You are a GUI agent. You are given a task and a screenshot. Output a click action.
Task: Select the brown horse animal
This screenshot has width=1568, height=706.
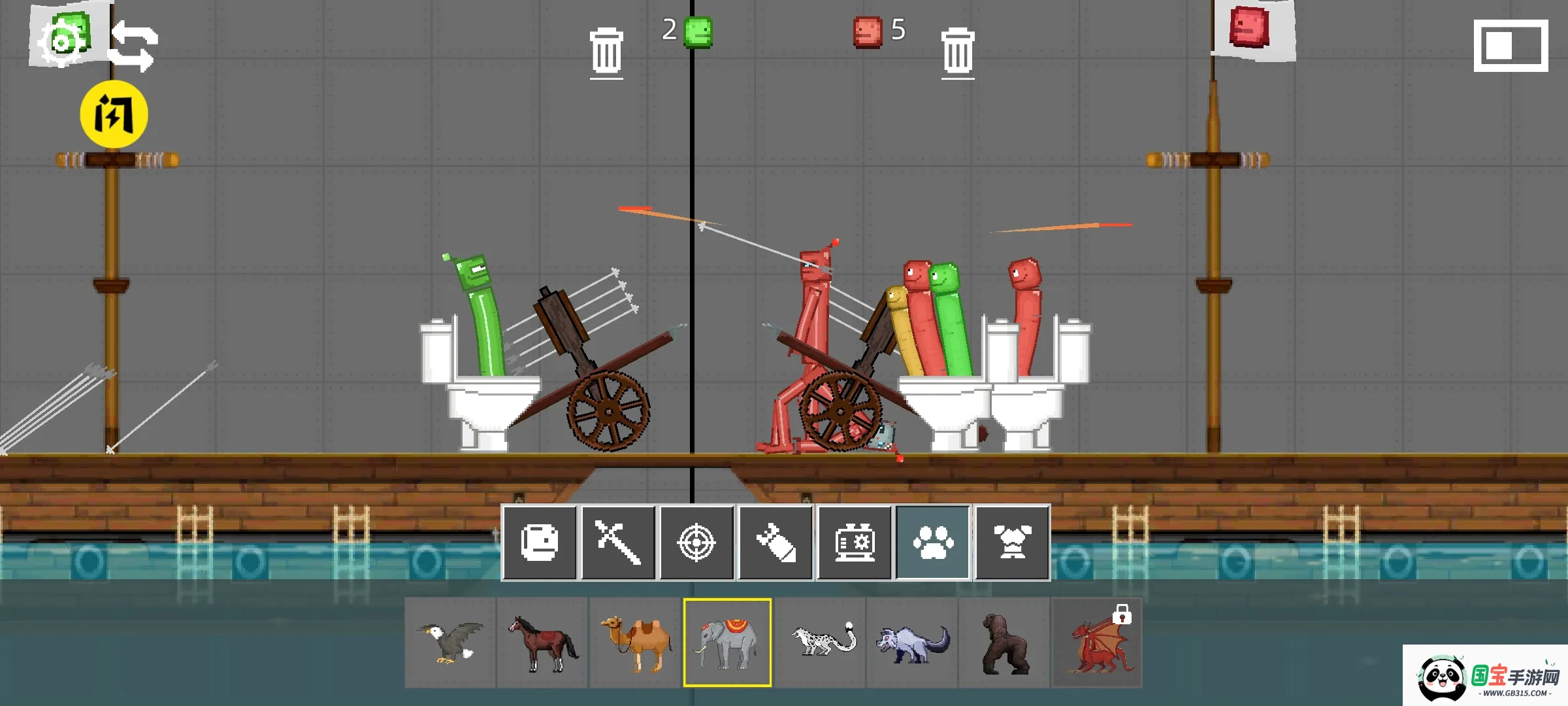pyautogui.click(x=542, y=643)
